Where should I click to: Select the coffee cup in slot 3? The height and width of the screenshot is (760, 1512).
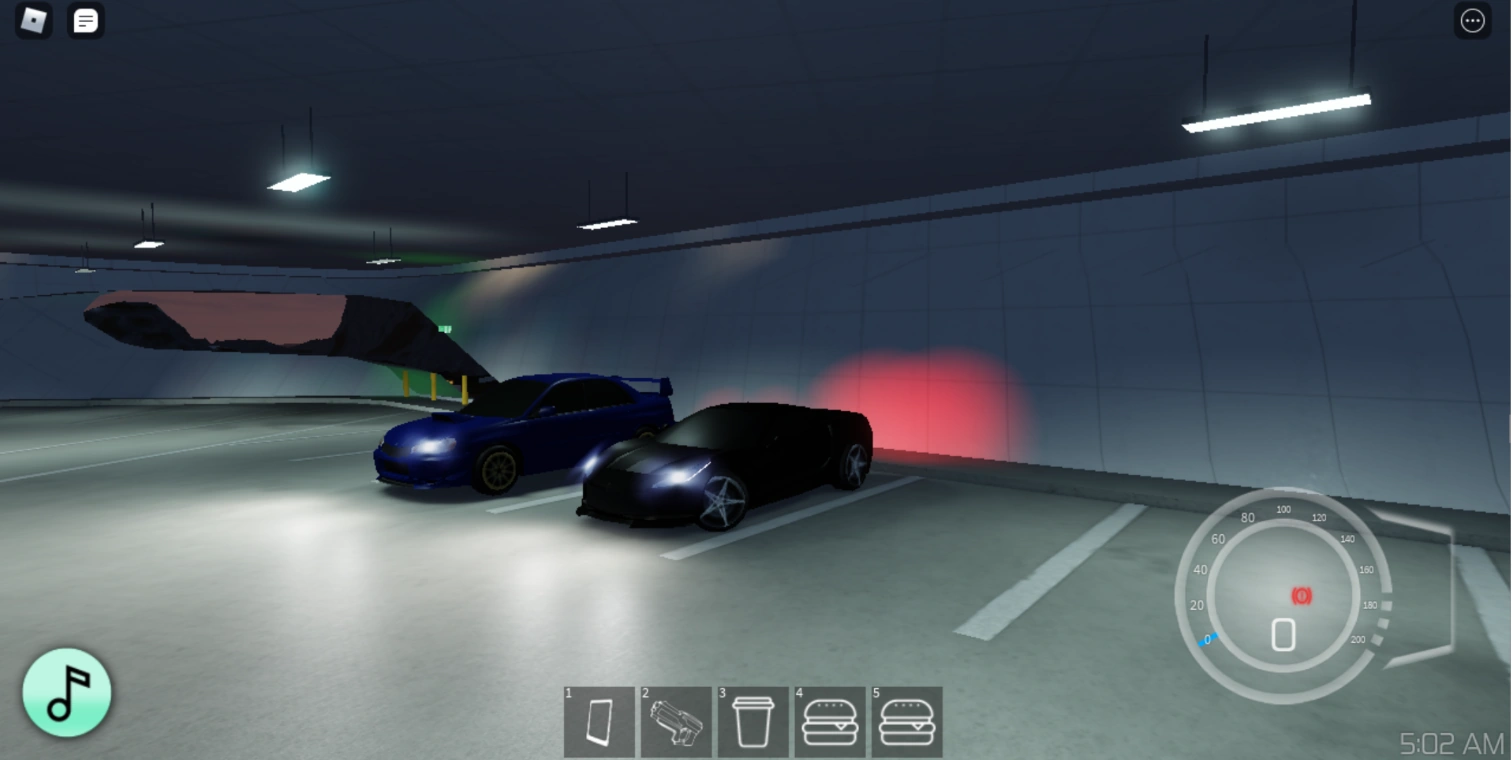pyautogui.click(x=753, y=722)
